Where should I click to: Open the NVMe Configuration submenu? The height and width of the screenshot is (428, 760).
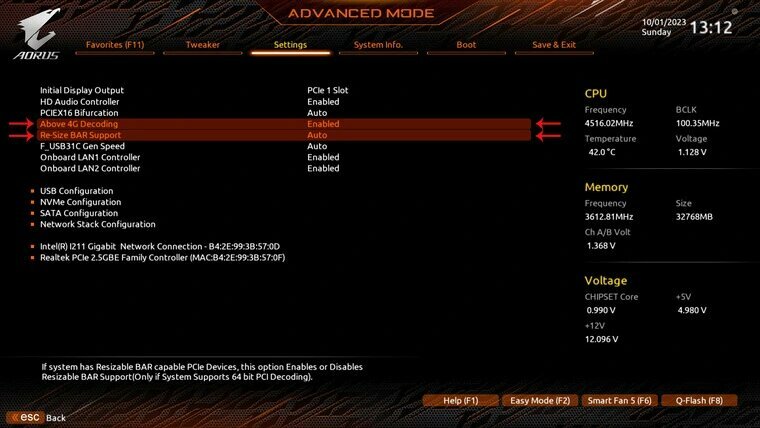click(81, 202)
